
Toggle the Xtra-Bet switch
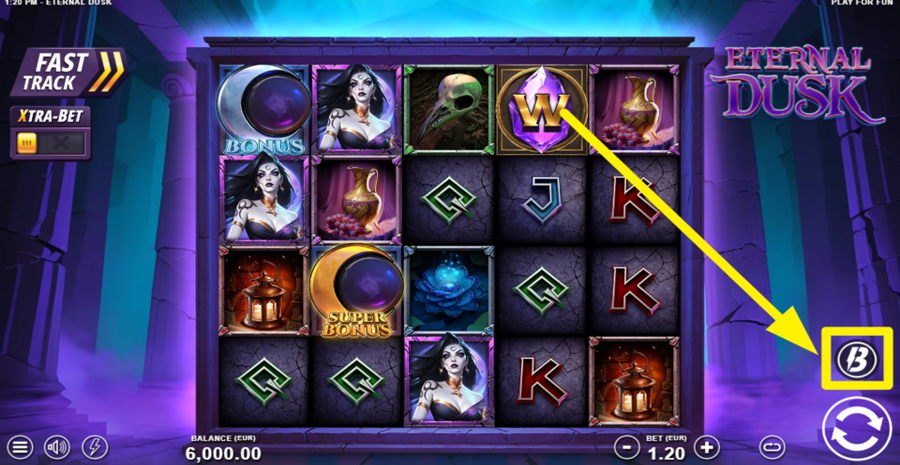click(x=50, y=143)
